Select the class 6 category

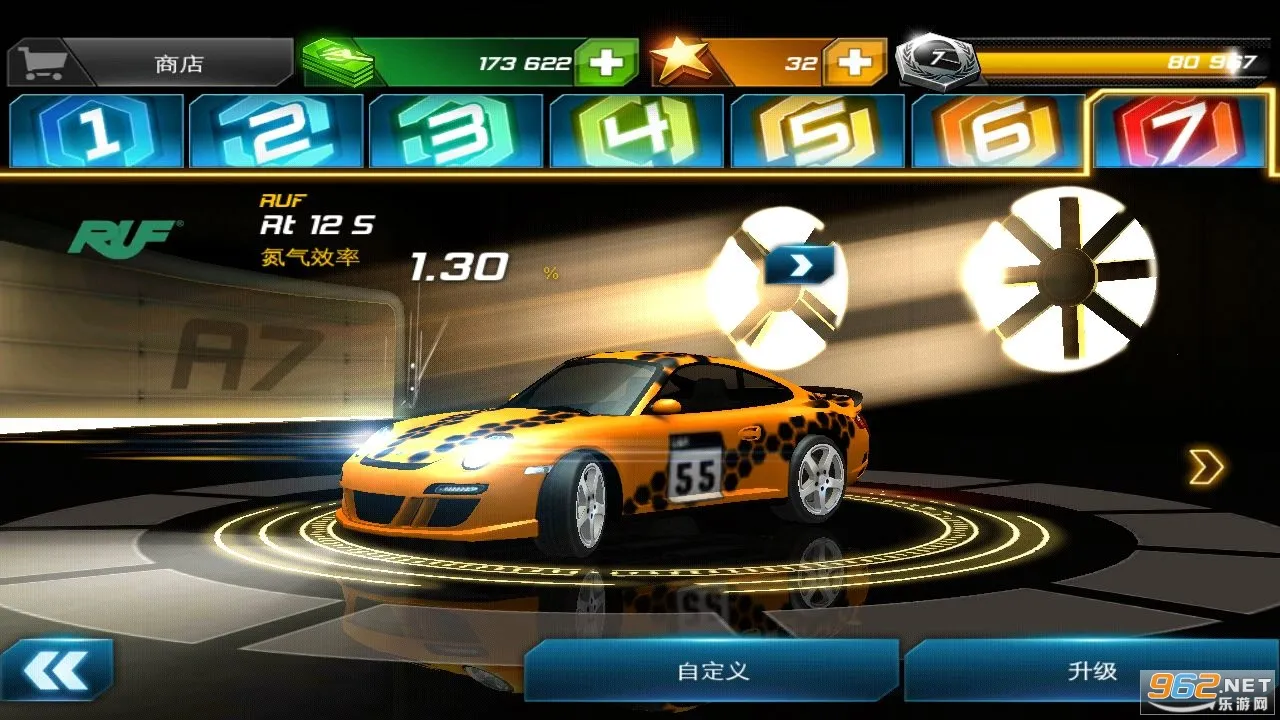click(996, 130)
